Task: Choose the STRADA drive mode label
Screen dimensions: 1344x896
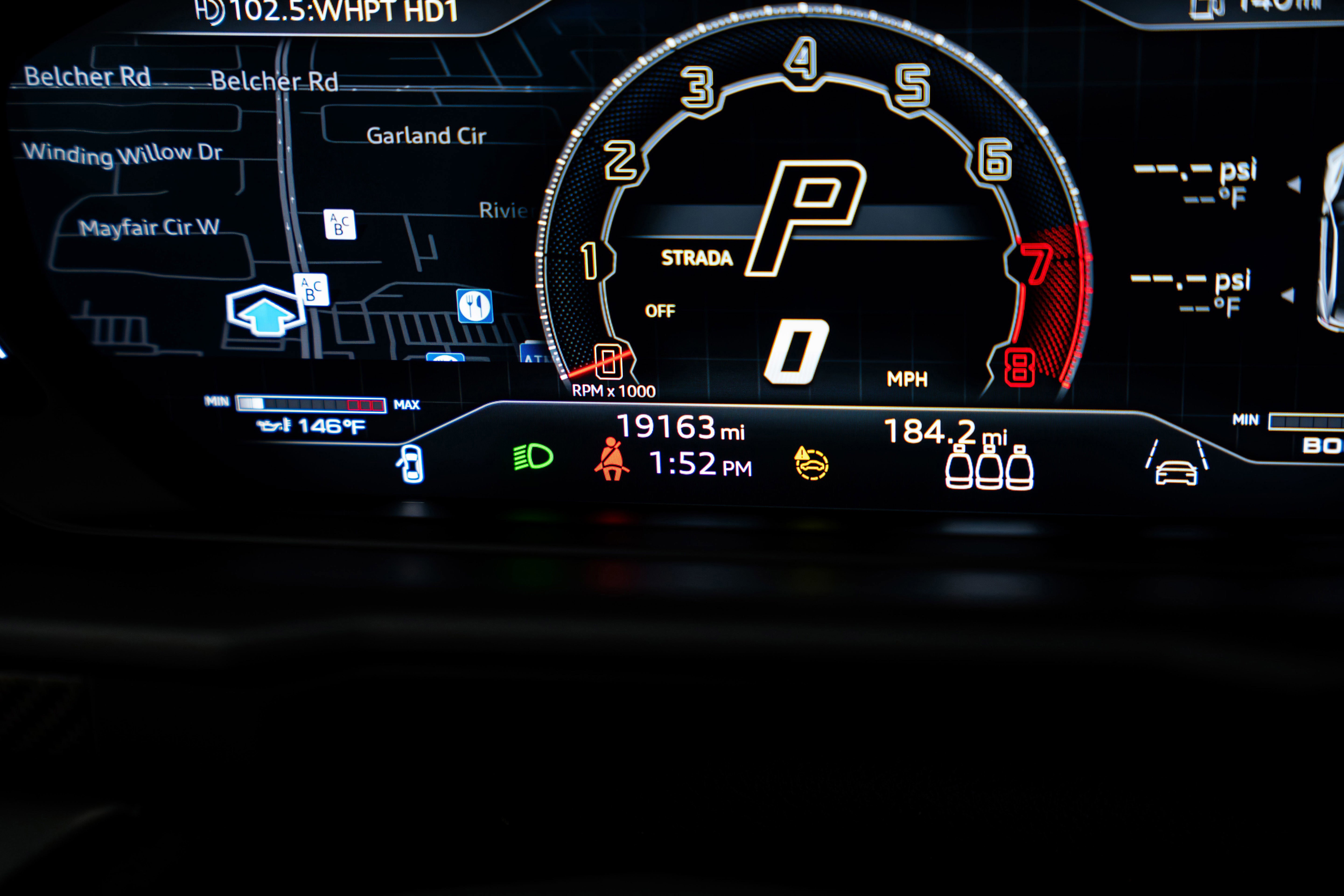Action: pos(696,258)
